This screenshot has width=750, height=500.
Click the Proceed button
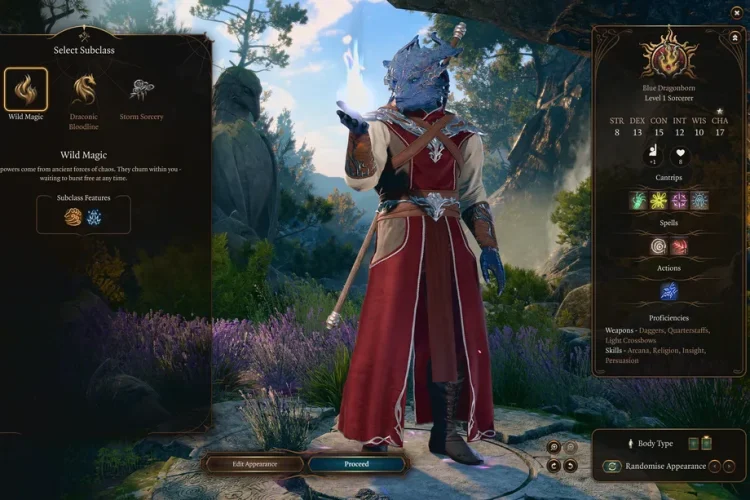point(357,464)
